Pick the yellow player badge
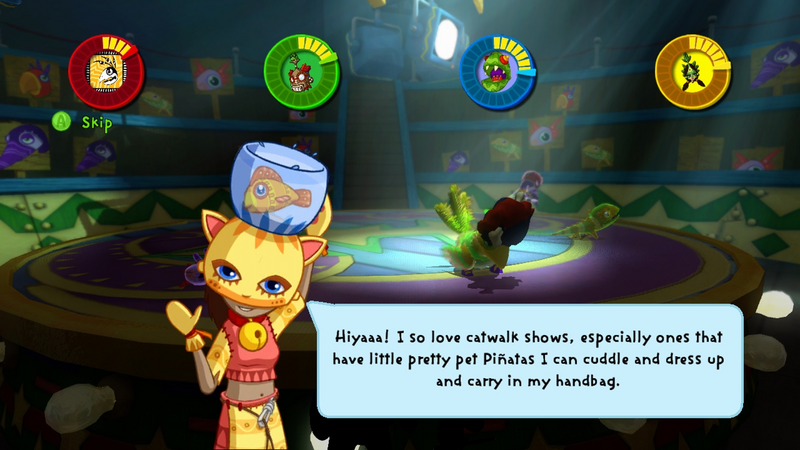 click(x=693, y=72)
